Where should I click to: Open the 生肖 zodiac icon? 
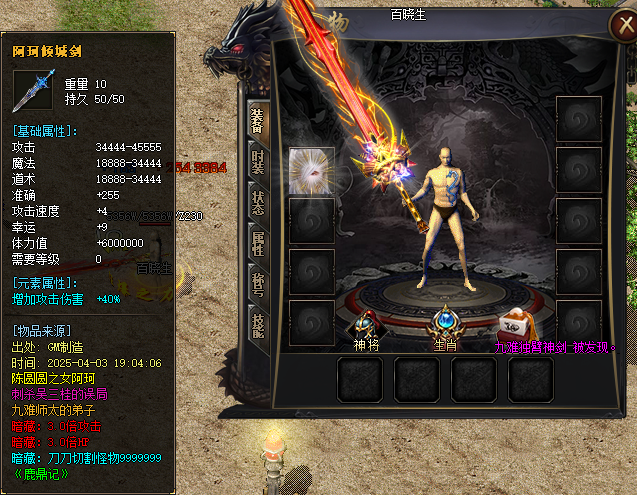click(x=443, y=324)
